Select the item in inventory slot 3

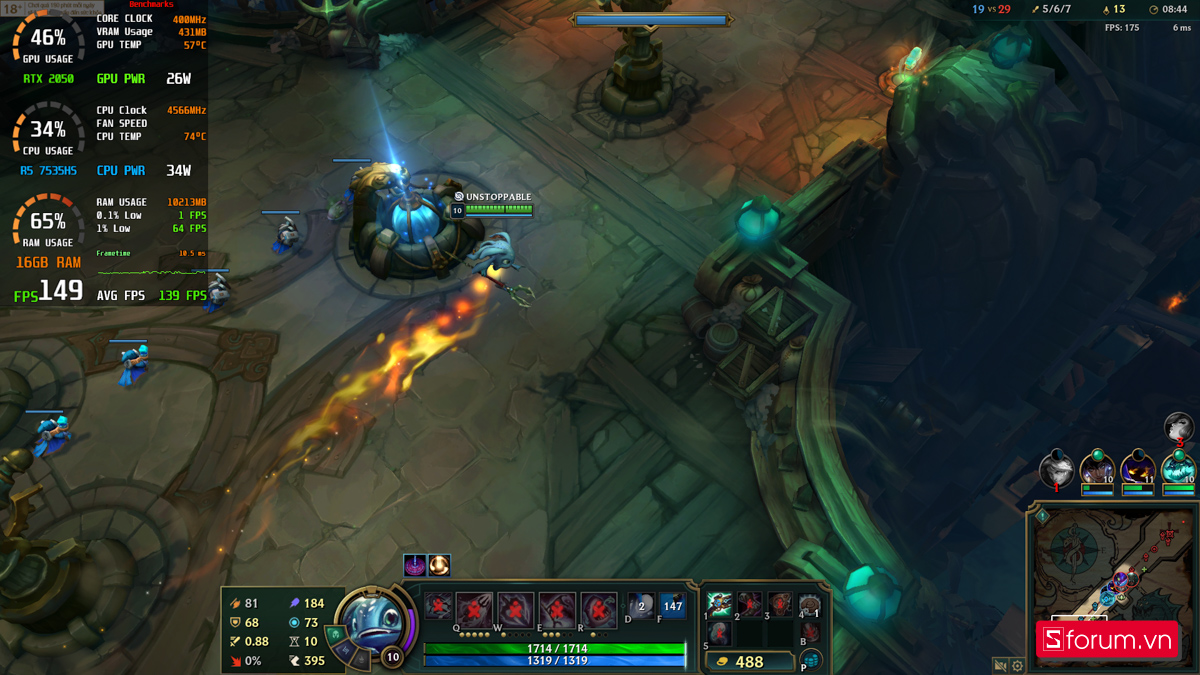pos(780,603)
